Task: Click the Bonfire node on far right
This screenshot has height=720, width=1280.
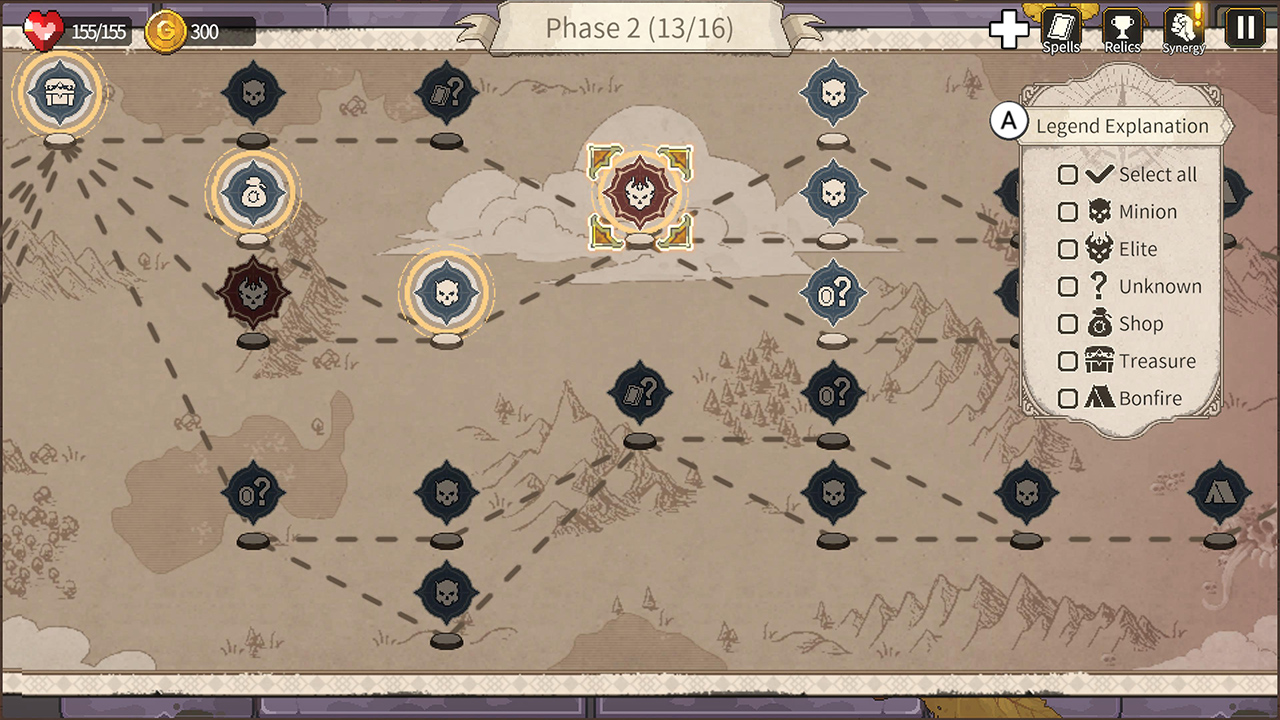Action: 1218,492
